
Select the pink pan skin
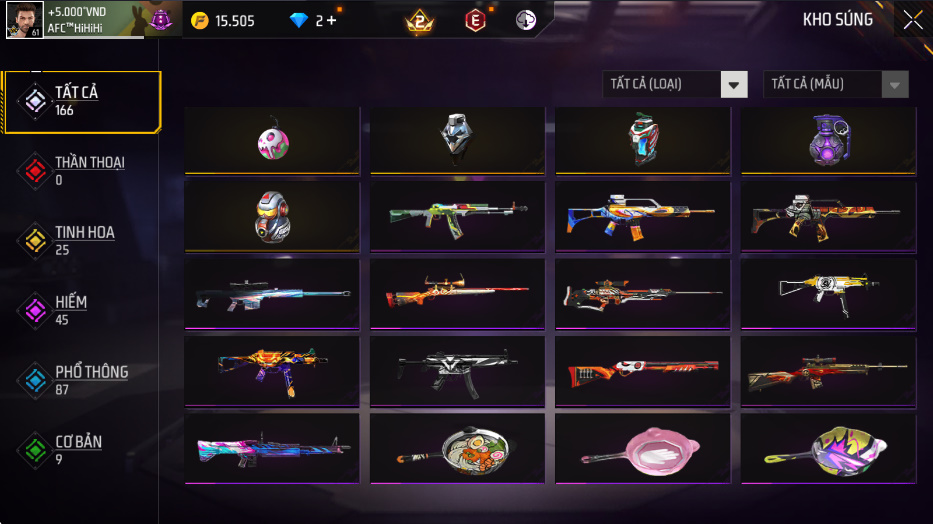642,448
